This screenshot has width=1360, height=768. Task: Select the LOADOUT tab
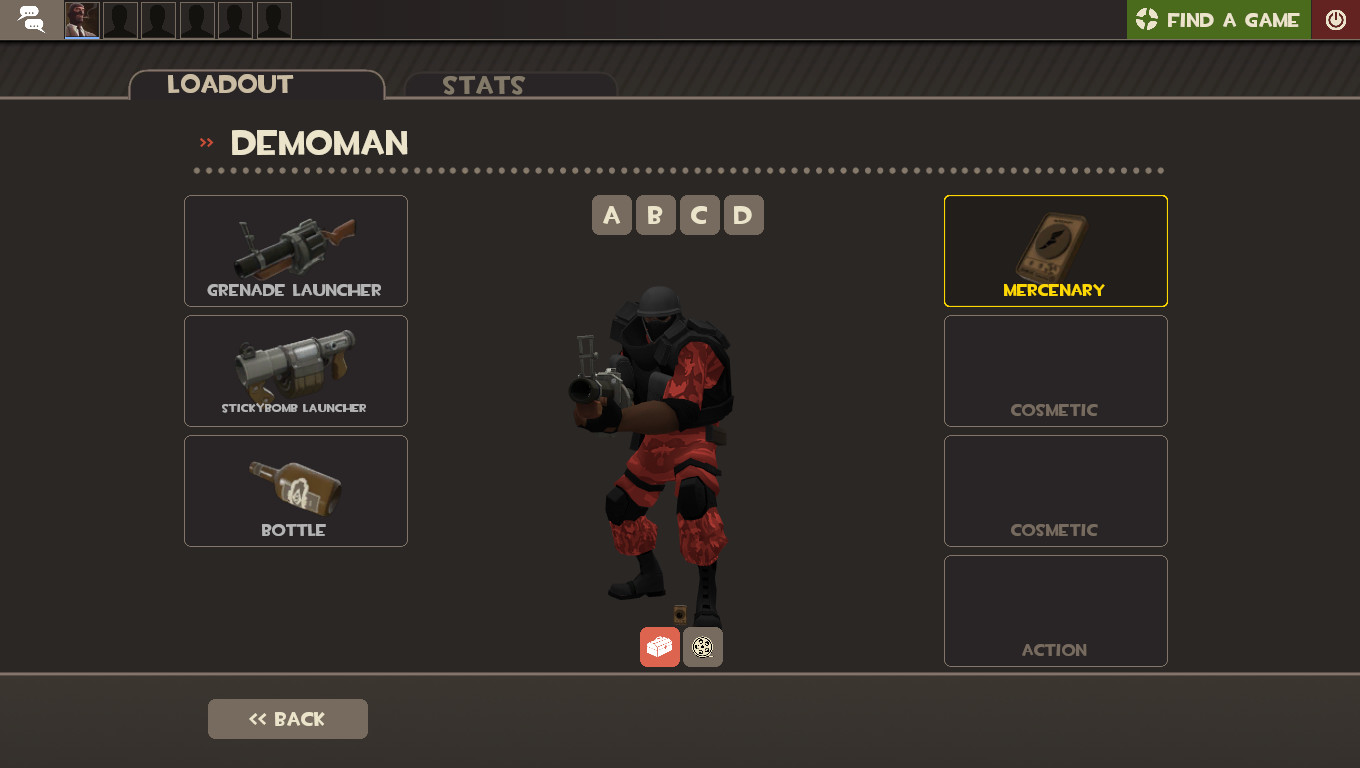(228, 85)
